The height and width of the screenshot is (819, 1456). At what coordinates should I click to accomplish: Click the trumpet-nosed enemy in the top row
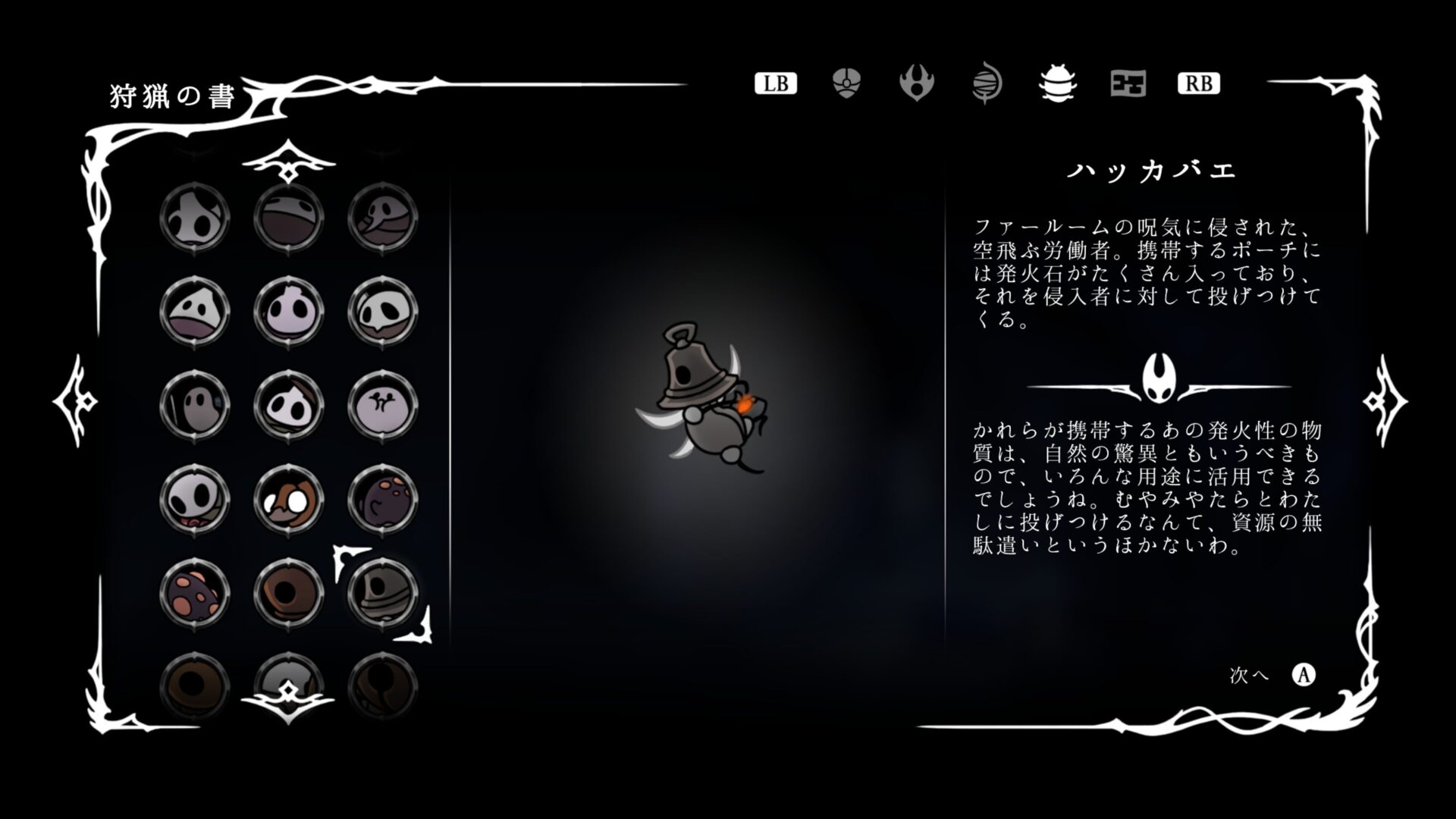pyautogui.click(x=384, y=218)
